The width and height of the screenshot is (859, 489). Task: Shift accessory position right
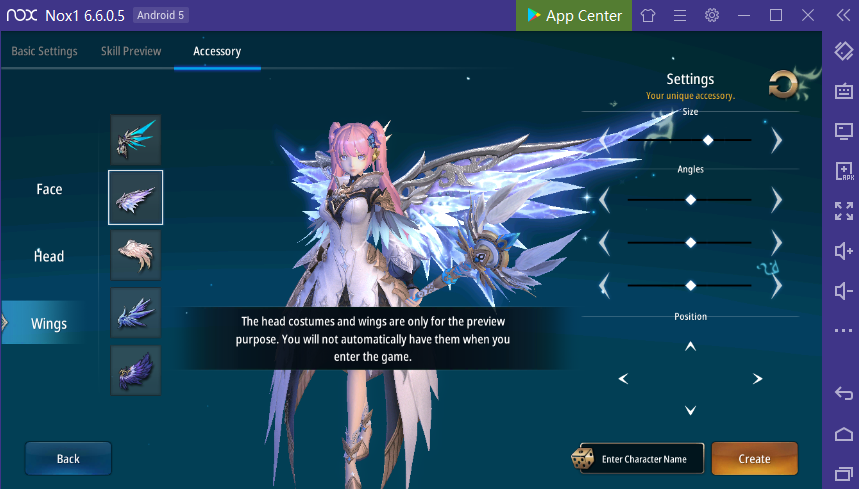pyautogui.click(x=757, y=378)
